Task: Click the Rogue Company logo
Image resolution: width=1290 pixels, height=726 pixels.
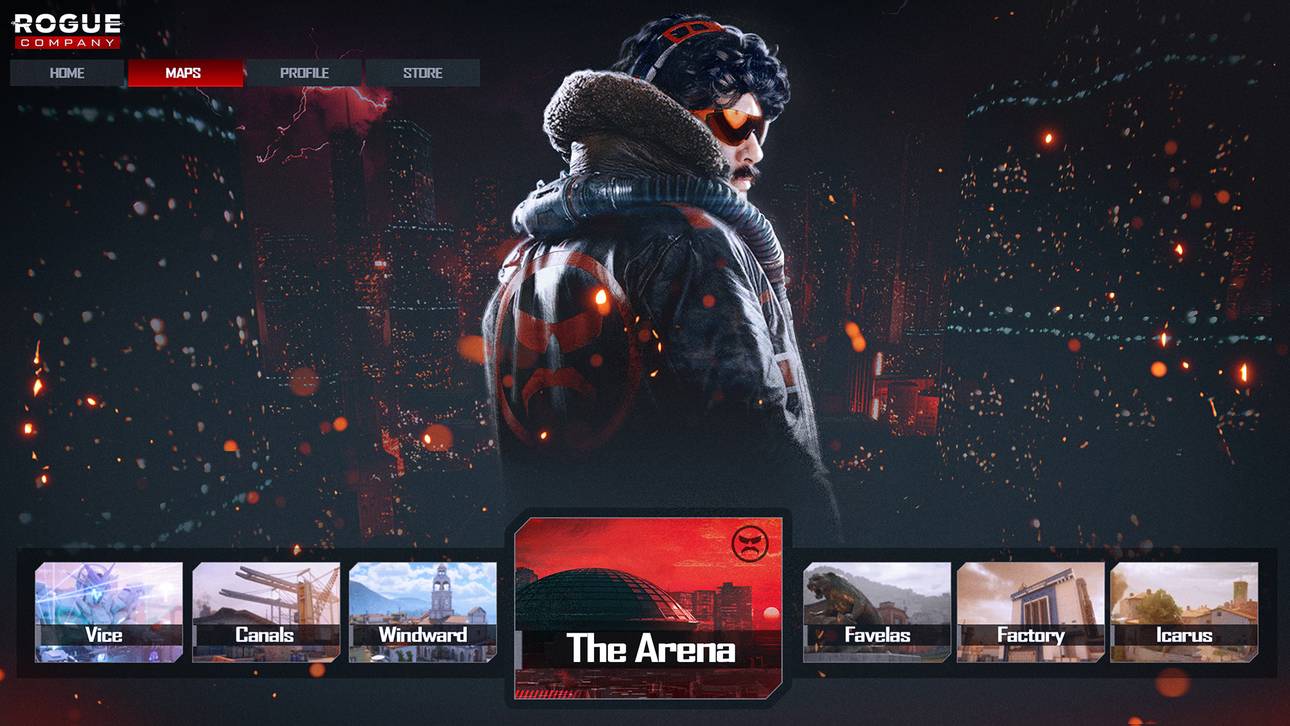Action: coord(64,29)
